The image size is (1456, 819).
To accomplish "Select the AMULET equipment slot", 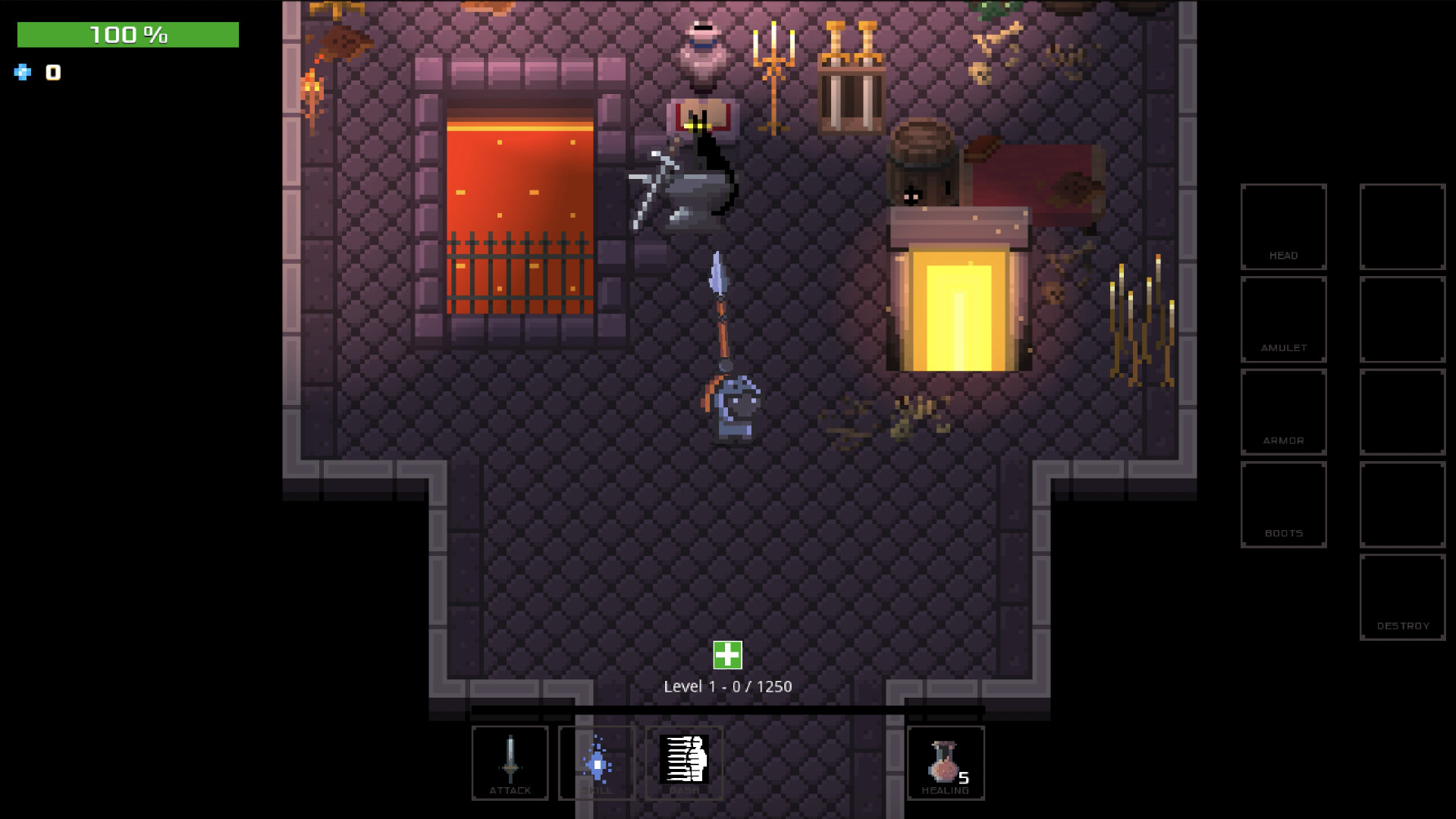I will pos(1283,319).
